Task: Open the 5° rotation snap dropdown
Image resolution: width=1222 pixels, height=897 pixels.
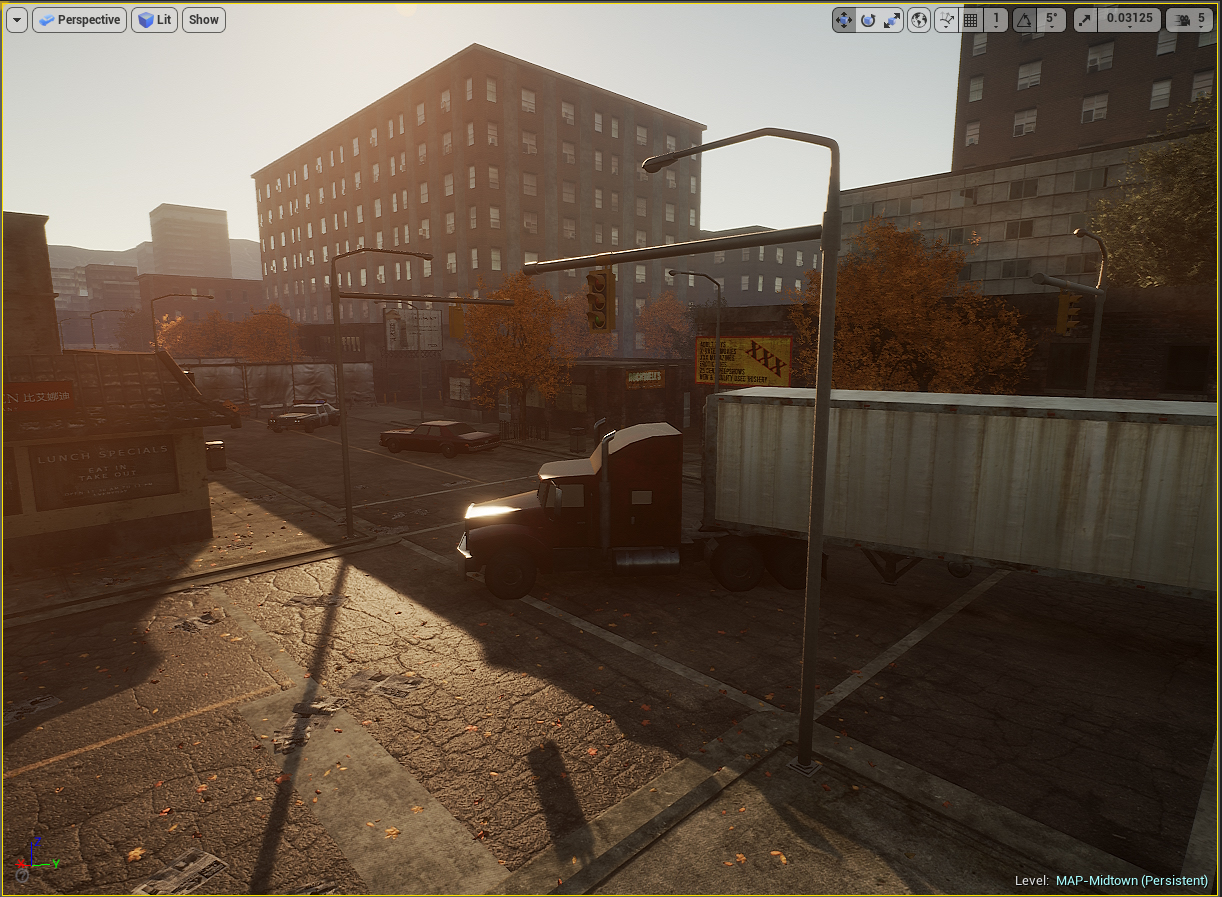Action: coord(1050,20)
